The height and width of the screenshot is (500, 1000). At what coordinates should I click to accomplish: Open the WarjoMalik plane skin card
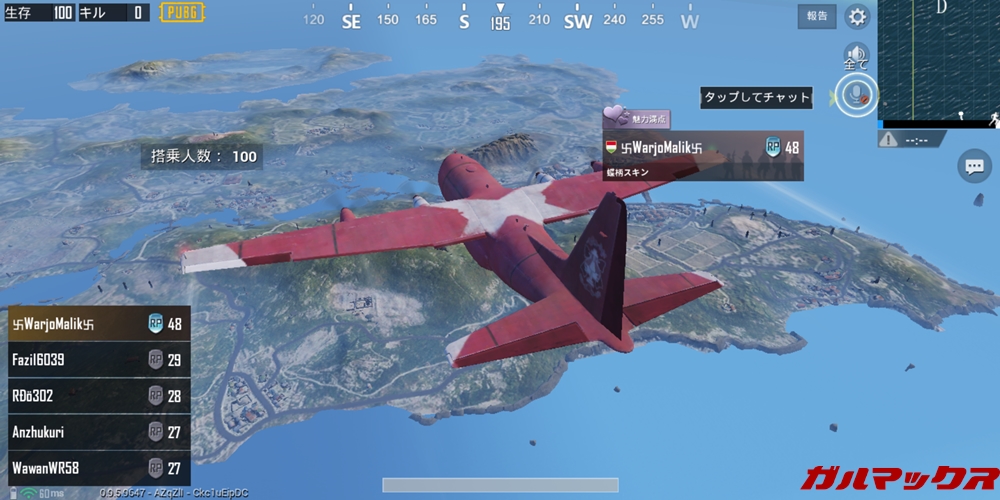point(702,156)
